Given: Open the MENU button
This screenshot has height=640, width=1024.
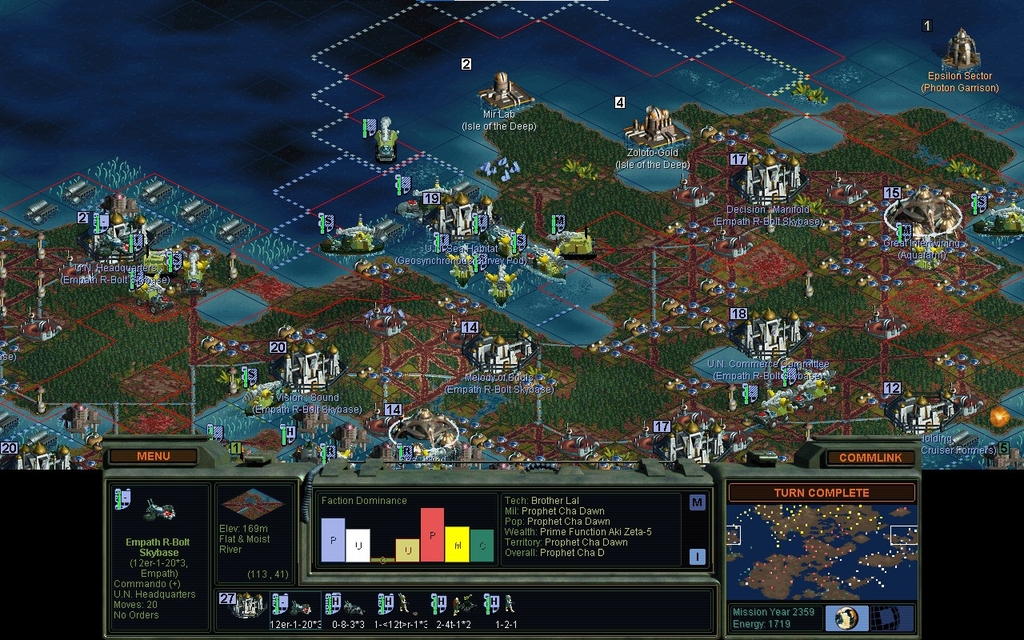Looking at the screenshot, I should point(153,457).
